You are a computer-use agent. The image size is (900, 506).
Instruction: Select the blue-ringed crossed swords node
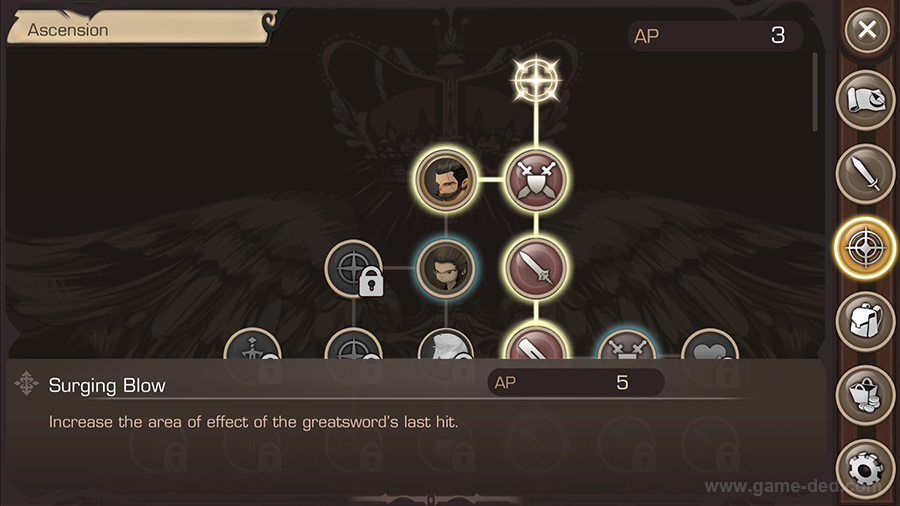coord(626,345)
